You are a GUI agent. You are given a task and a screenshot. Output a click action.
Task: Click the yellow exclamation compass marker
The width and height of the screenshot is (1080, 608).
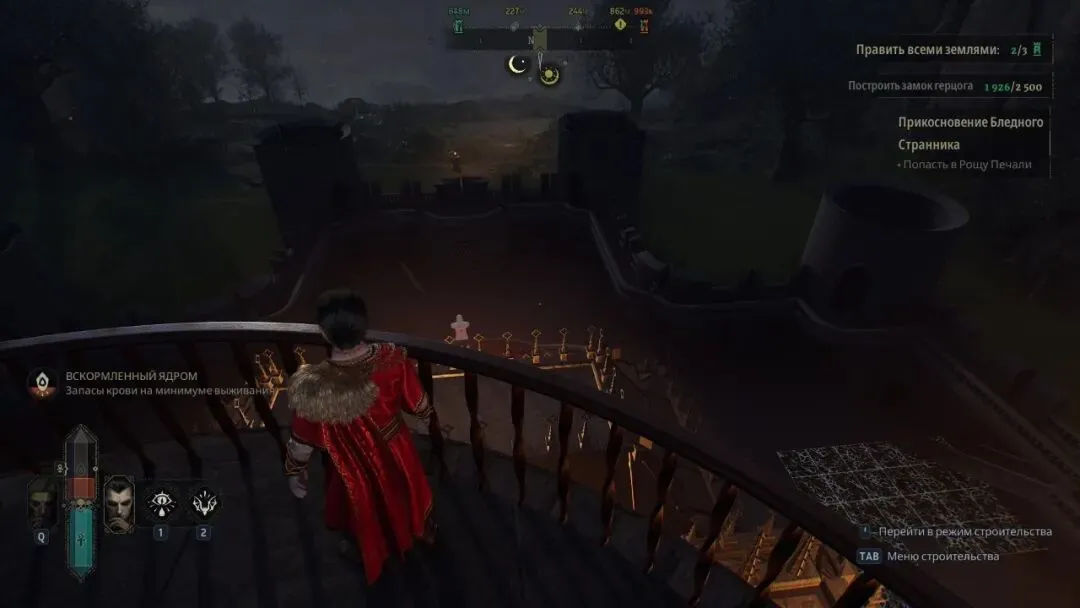(619, 24)
